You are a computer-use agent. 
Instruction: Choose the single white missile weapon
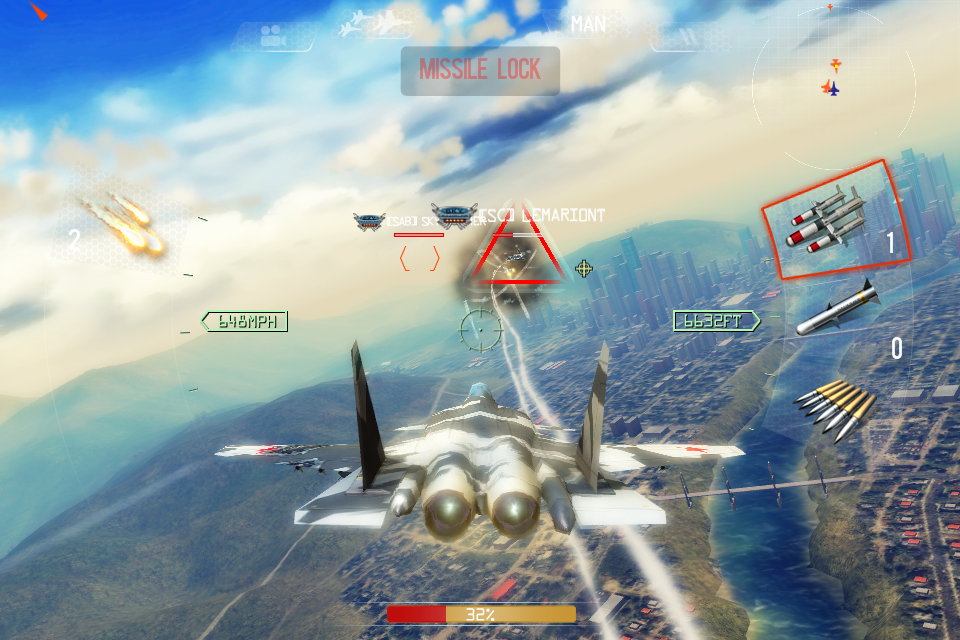point(840,308)
